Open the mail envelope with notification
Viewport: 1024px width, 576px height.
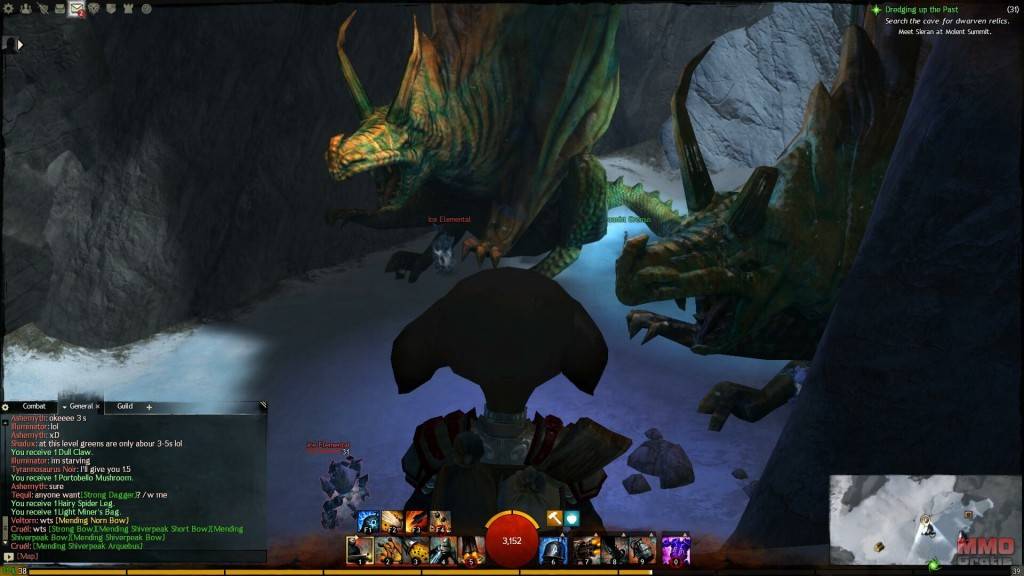77,9
